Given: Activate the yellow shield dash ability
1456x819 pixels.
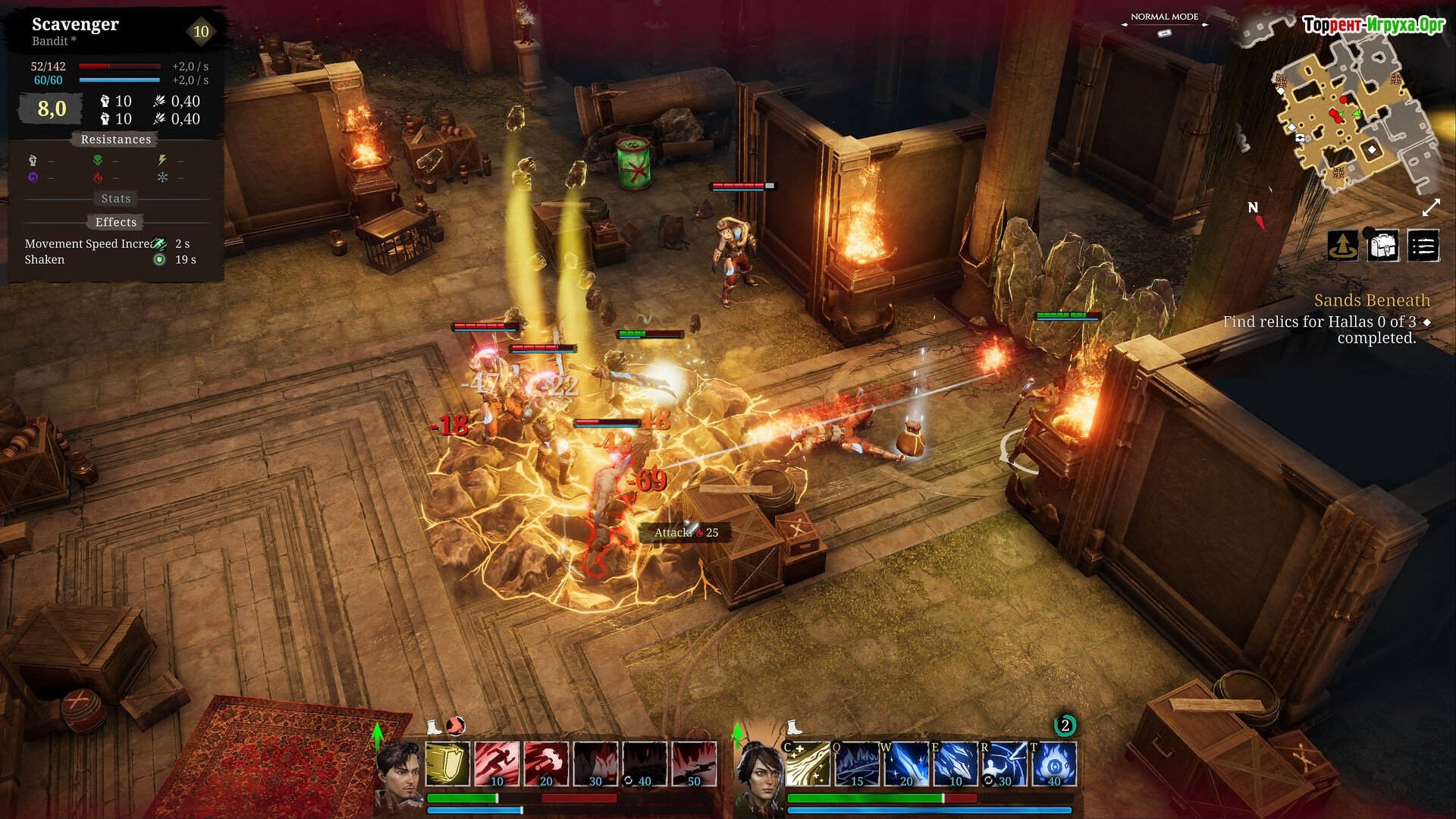Looking at the screenshot, I should (x=447, y=764).
